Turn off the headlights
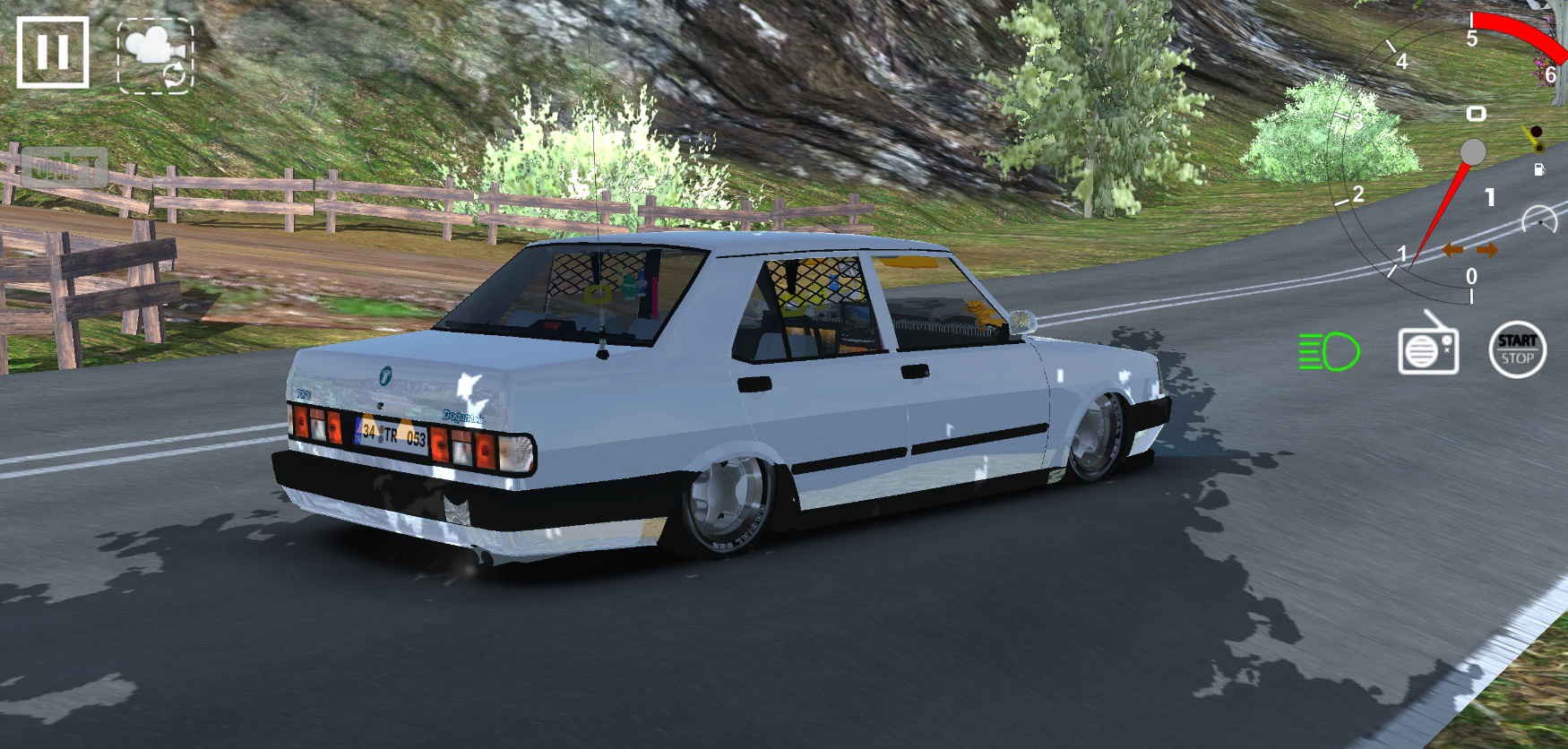 pos(1330,351)
